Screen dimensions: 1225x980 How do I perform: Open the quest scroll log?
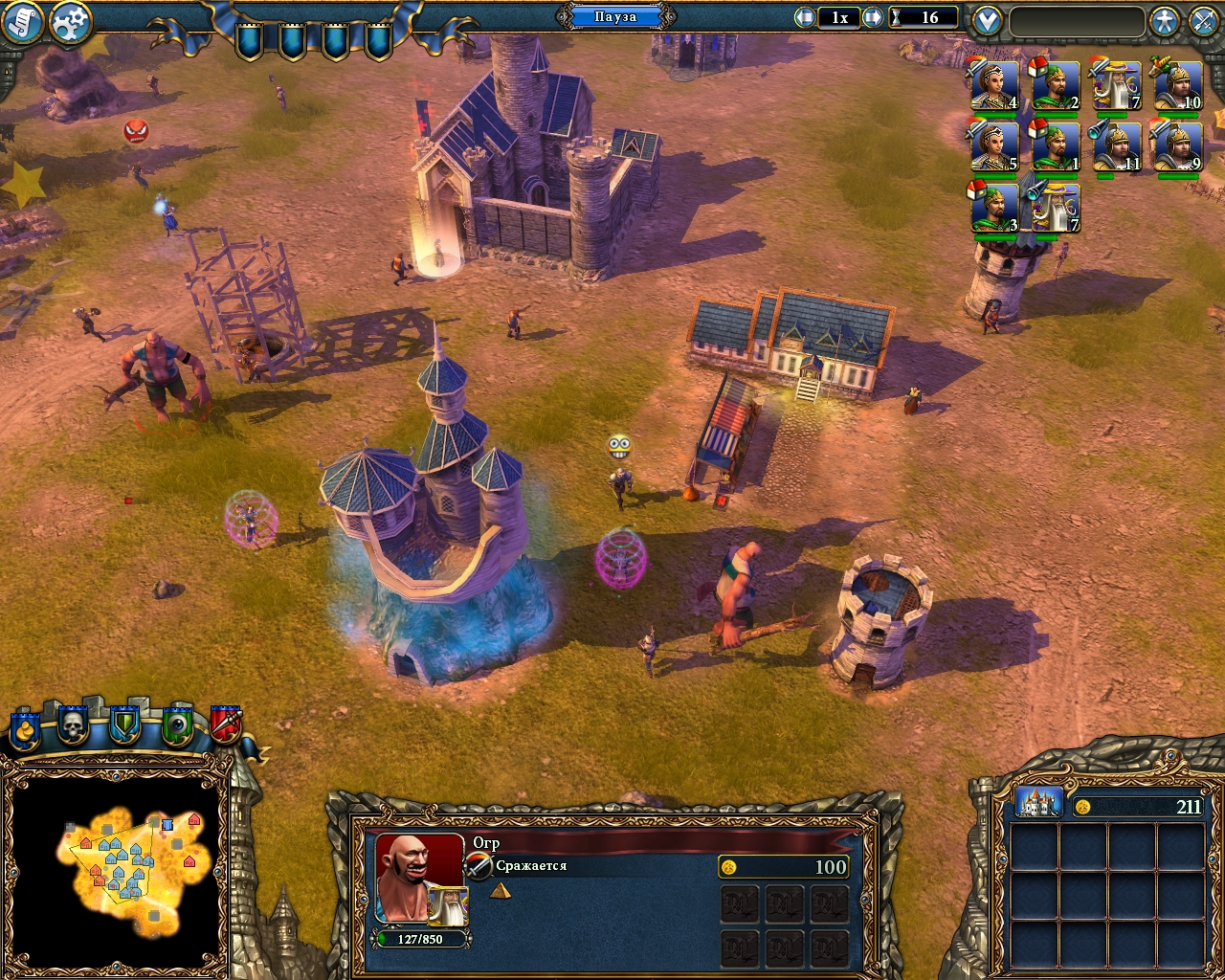22,21
